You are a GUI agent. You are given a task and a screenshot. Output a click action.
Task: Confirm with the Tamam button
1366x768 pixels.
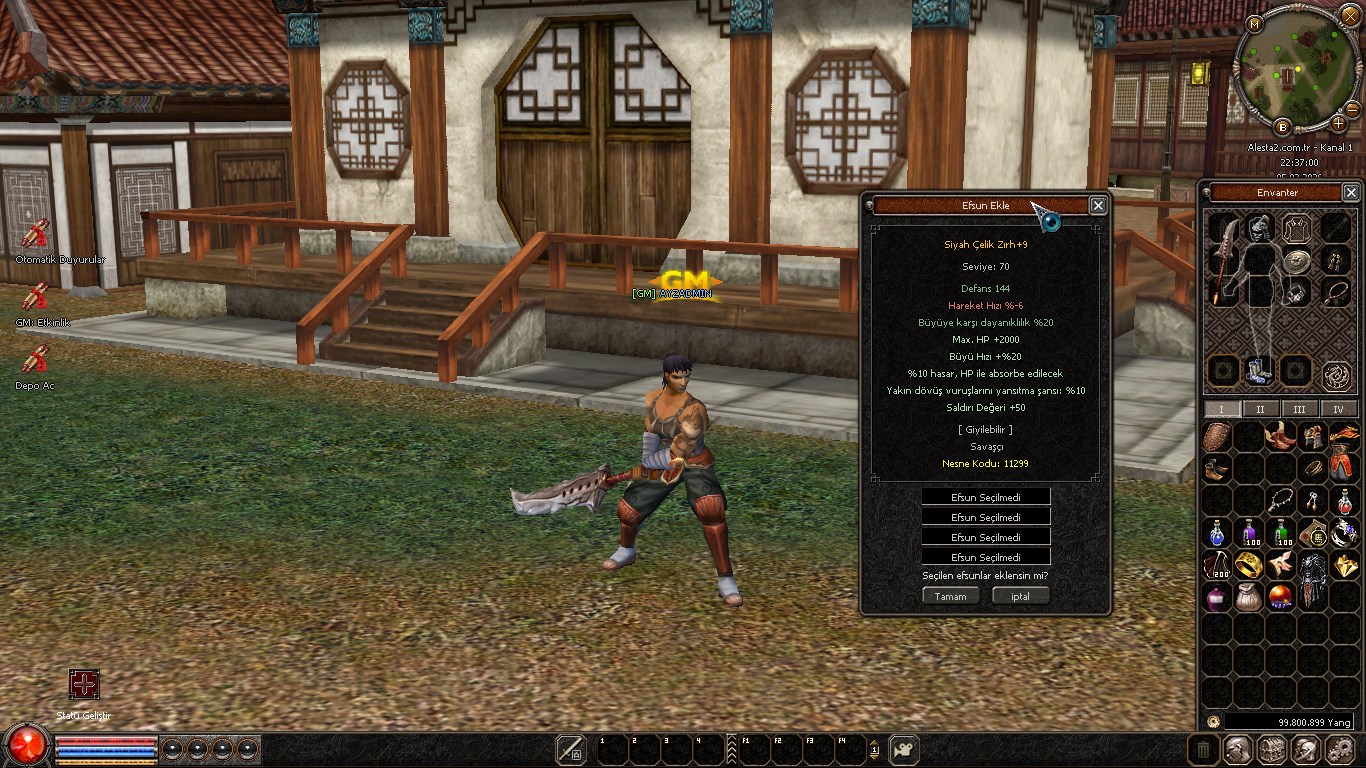(x=950, y=596)
